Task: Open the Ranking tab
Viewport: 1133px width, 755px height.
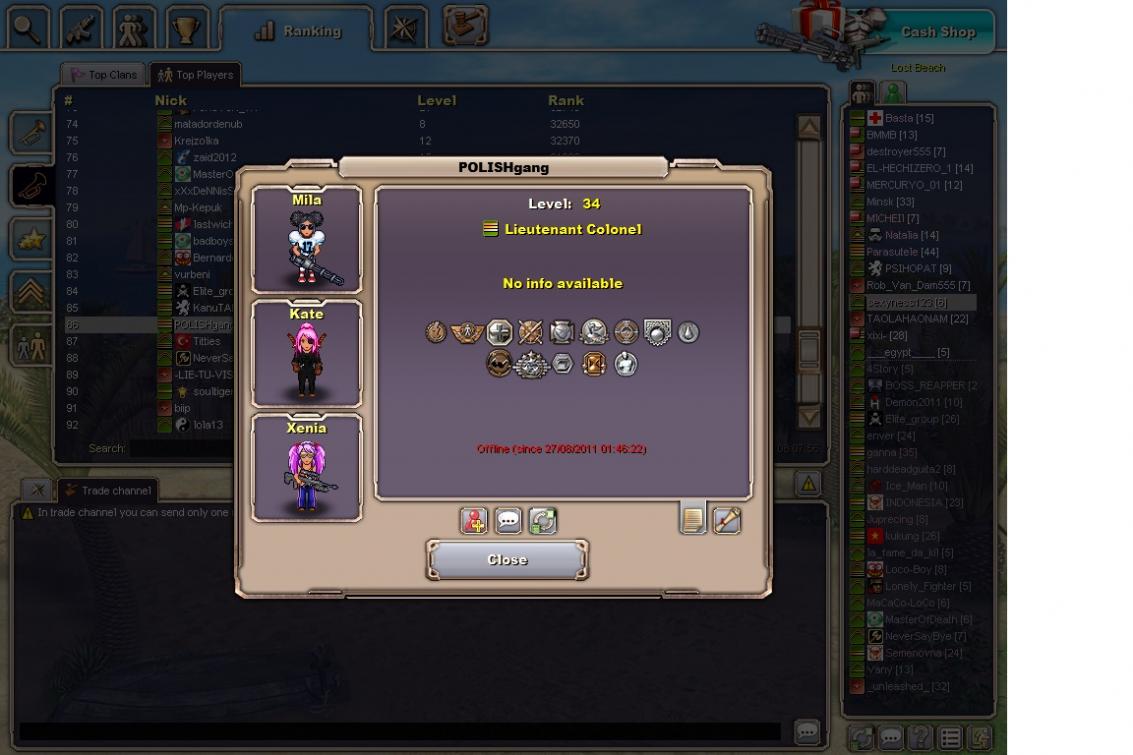Action: (x=298, y=31)
